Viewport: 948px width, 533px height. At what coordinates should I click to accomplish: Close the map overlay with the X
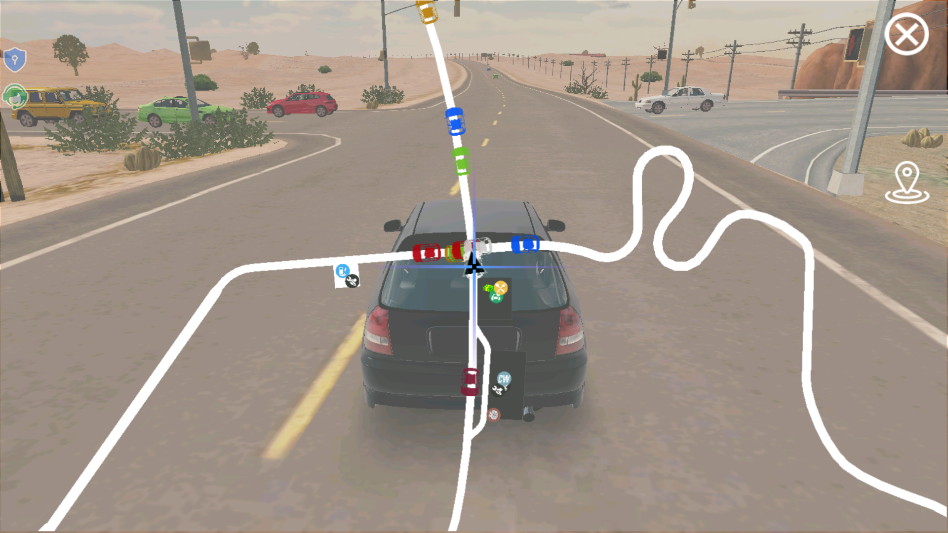coord(906,36)
